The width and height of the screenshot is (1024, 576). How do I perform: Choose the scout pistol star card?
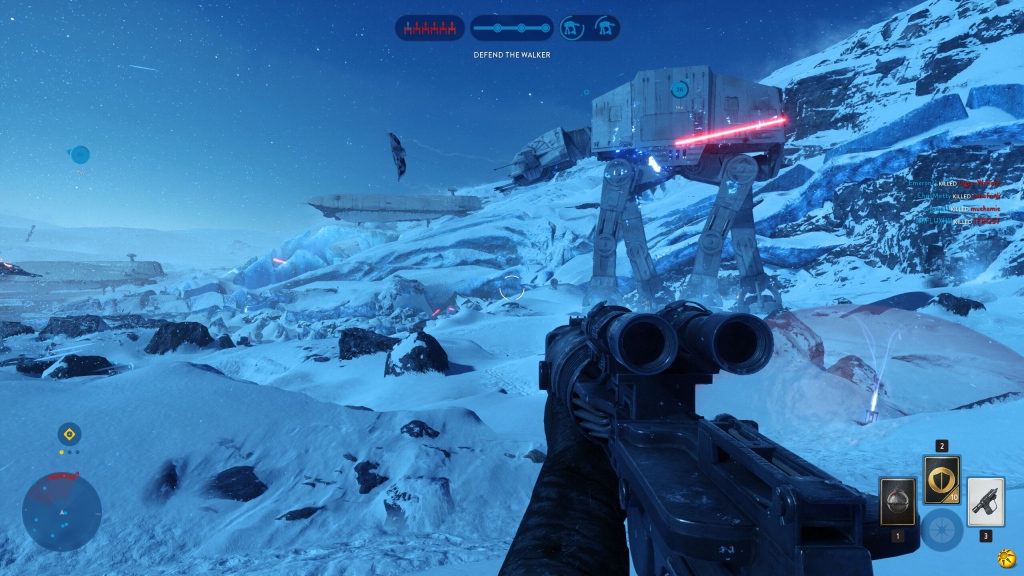point(986,500)
